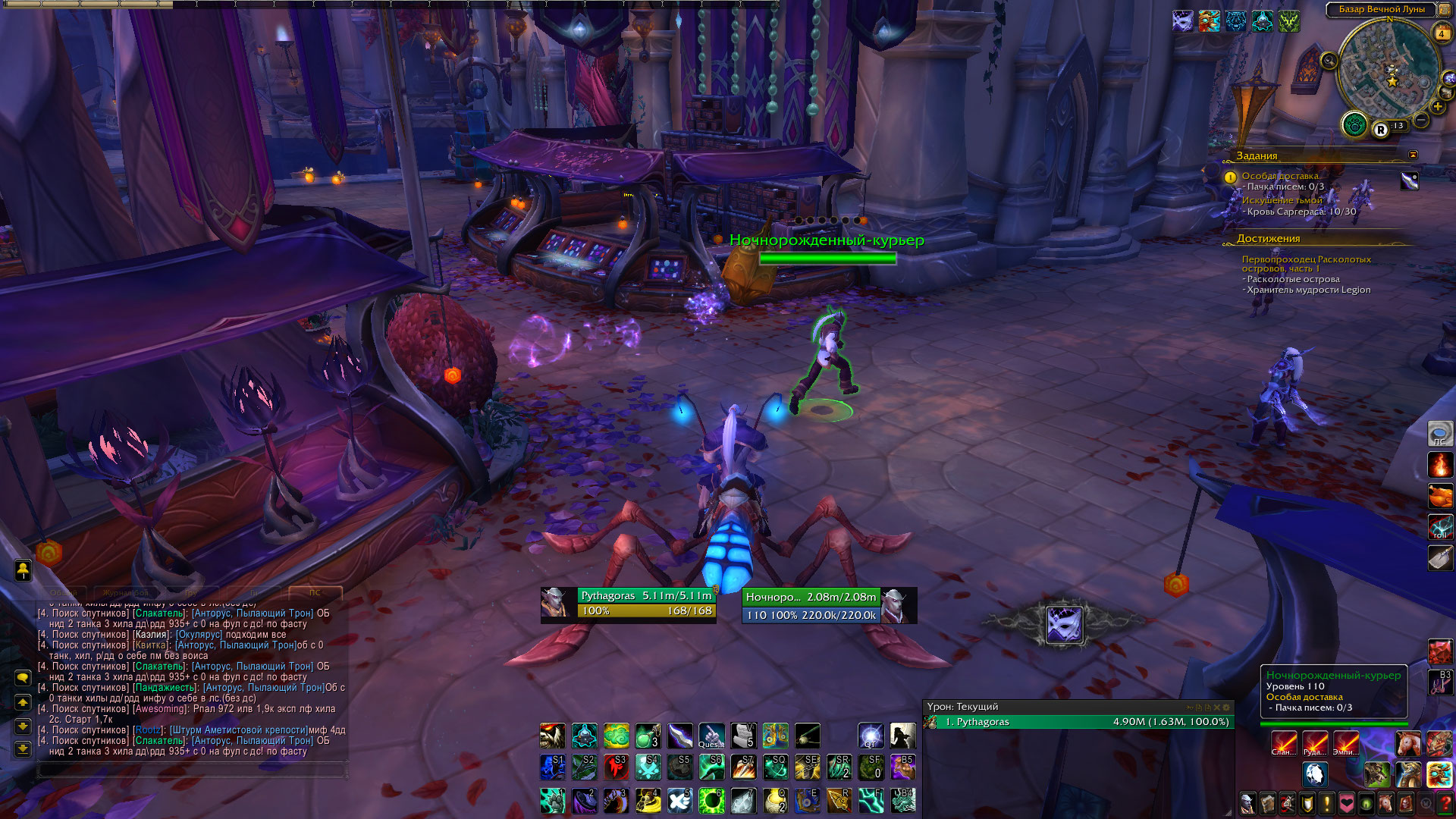1456x819 pixels.
Task: Use the red fist ability bound to S3
Action: [x=616, y=767]
